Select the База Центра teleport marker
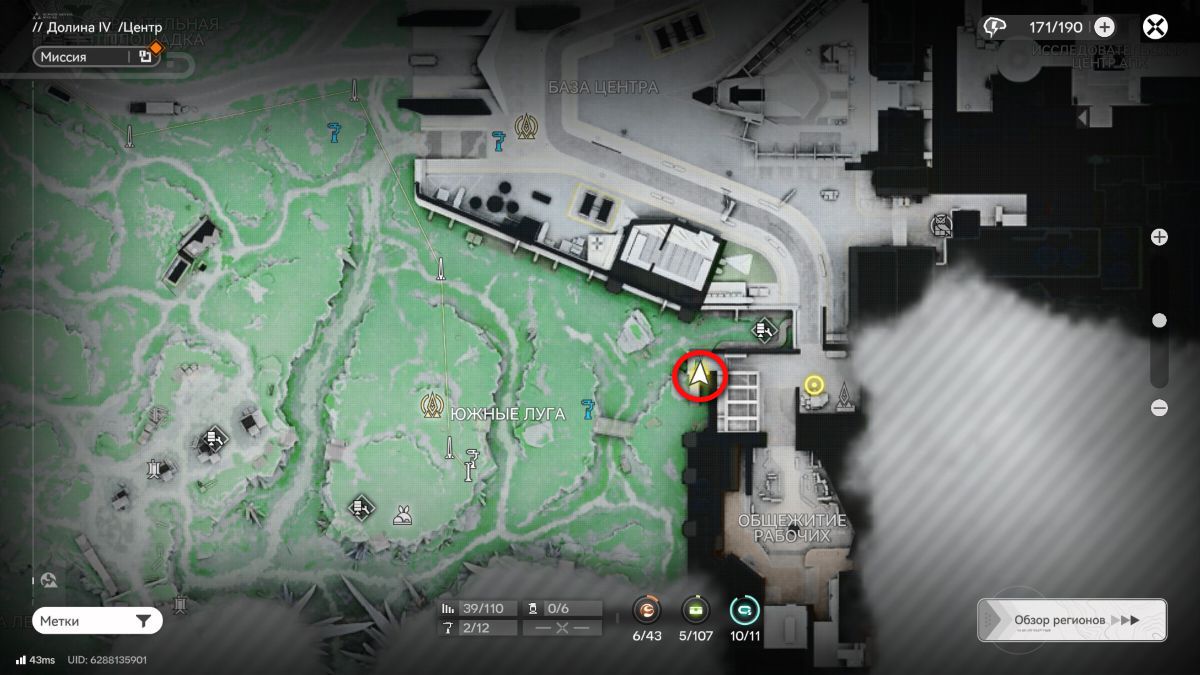Image resolution: width=1200 pixels, height=675 pixels. [525, 126]
